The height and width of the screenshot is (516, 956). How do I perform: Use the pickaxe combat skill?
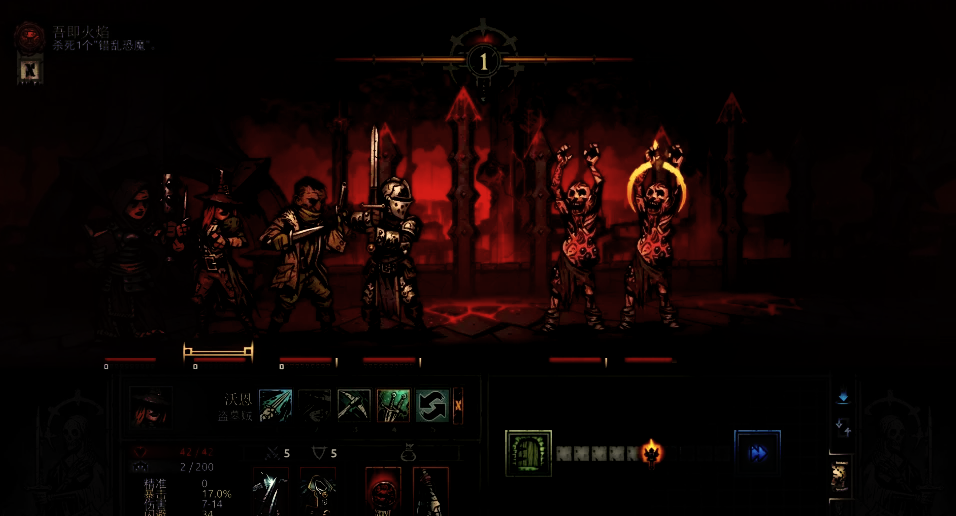click(x=354, y=406)
